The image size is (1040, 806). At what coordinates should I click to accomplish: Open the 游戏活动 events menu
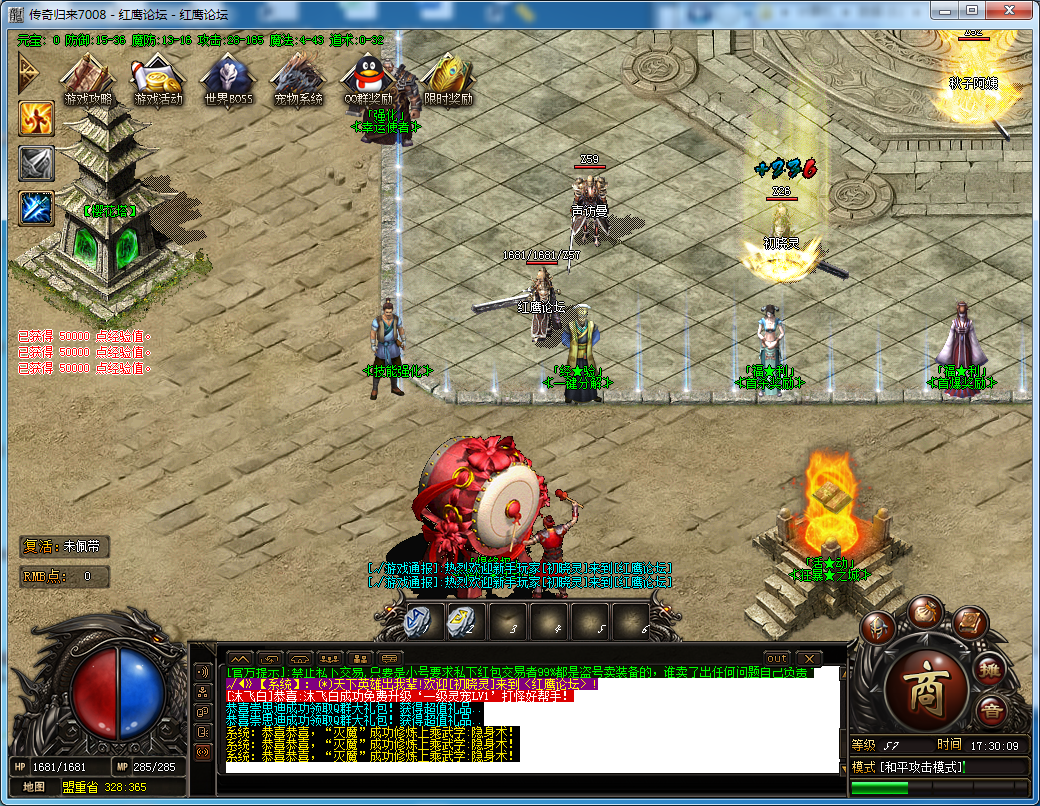(158, 78)
